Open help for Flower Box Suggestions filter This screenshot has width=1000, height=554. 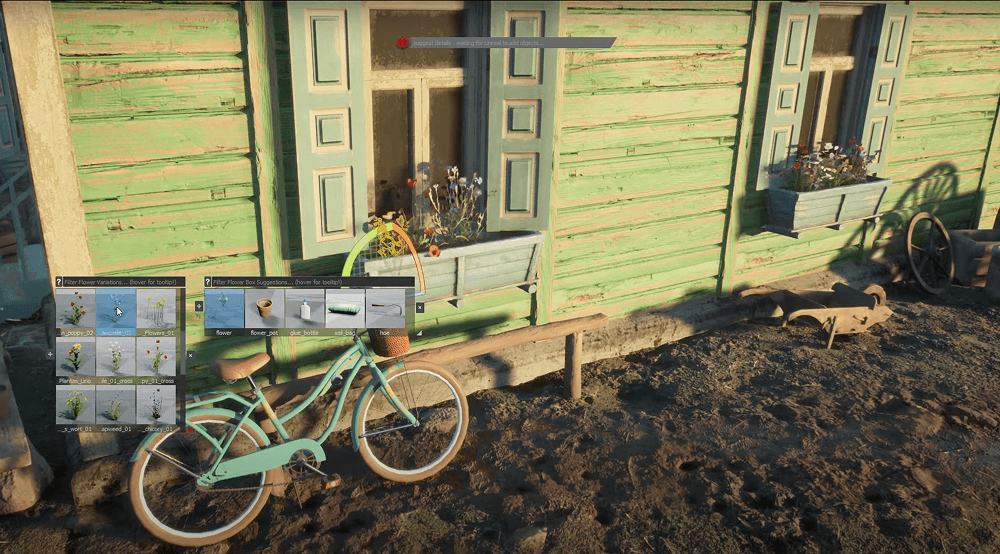coord(208,283)
